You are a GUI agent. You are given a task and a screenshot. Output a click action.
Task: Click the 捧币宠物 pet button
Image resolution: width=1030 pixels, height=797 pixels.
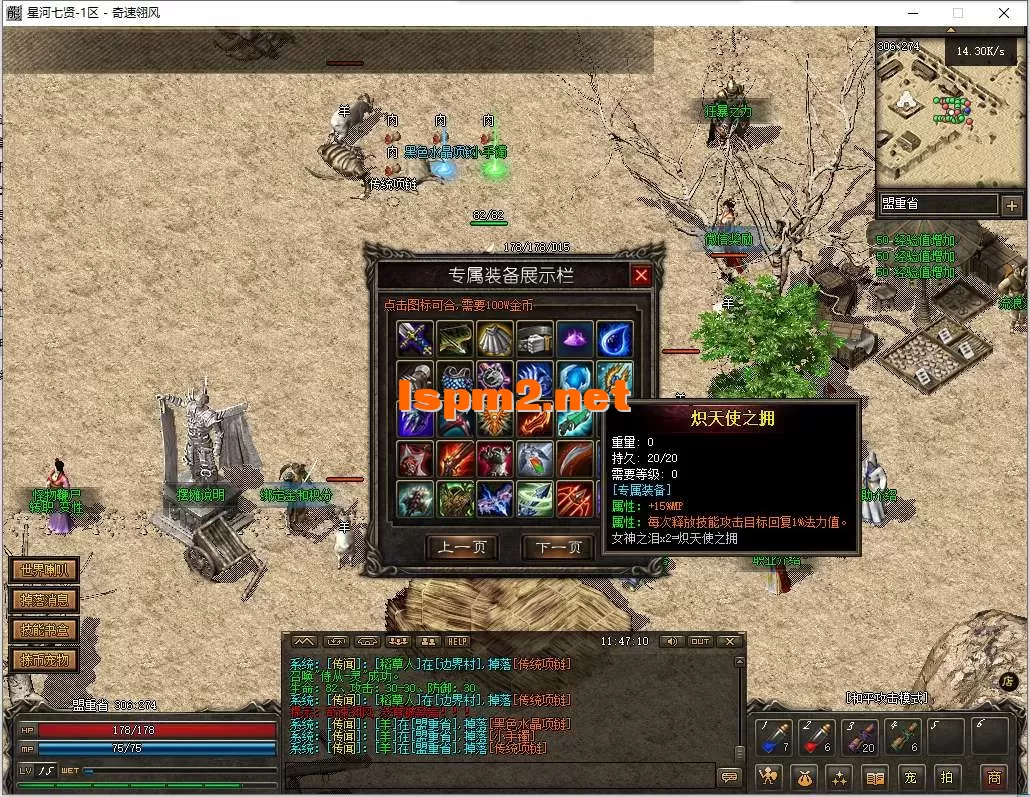tap(43, 660)
